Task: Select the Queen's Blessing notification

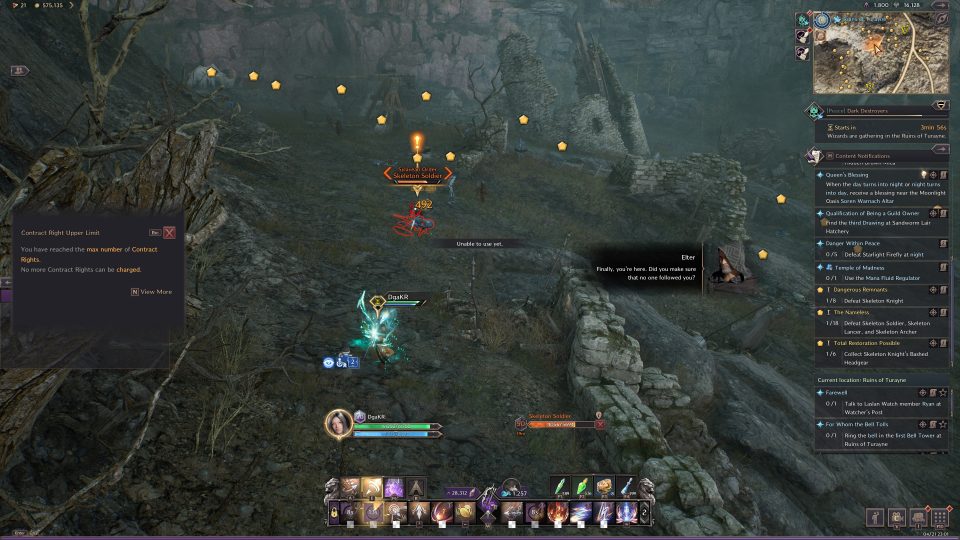Action: (x=847, y=174)
